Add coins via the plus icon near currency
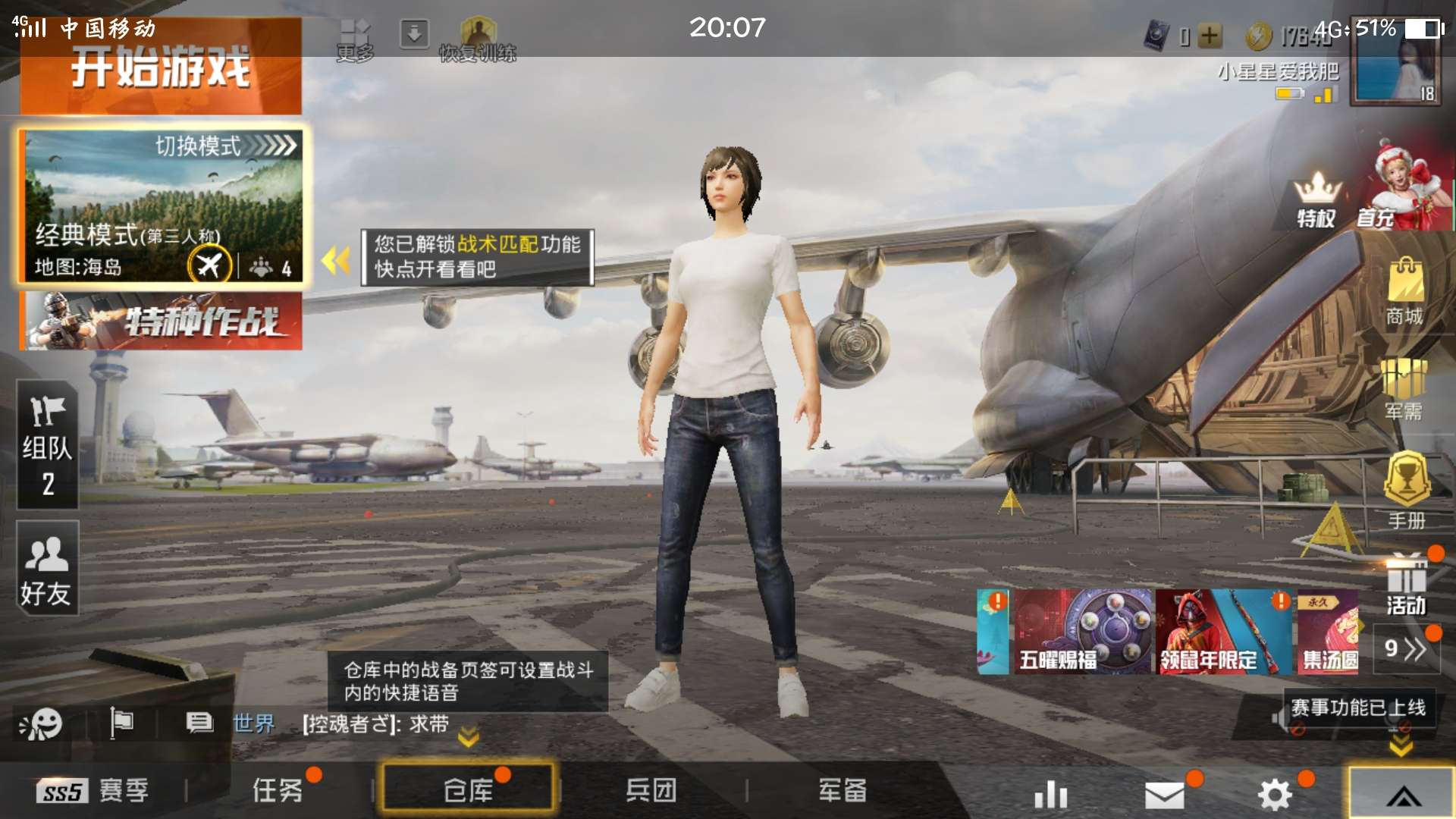 (x=1210, y=34)
